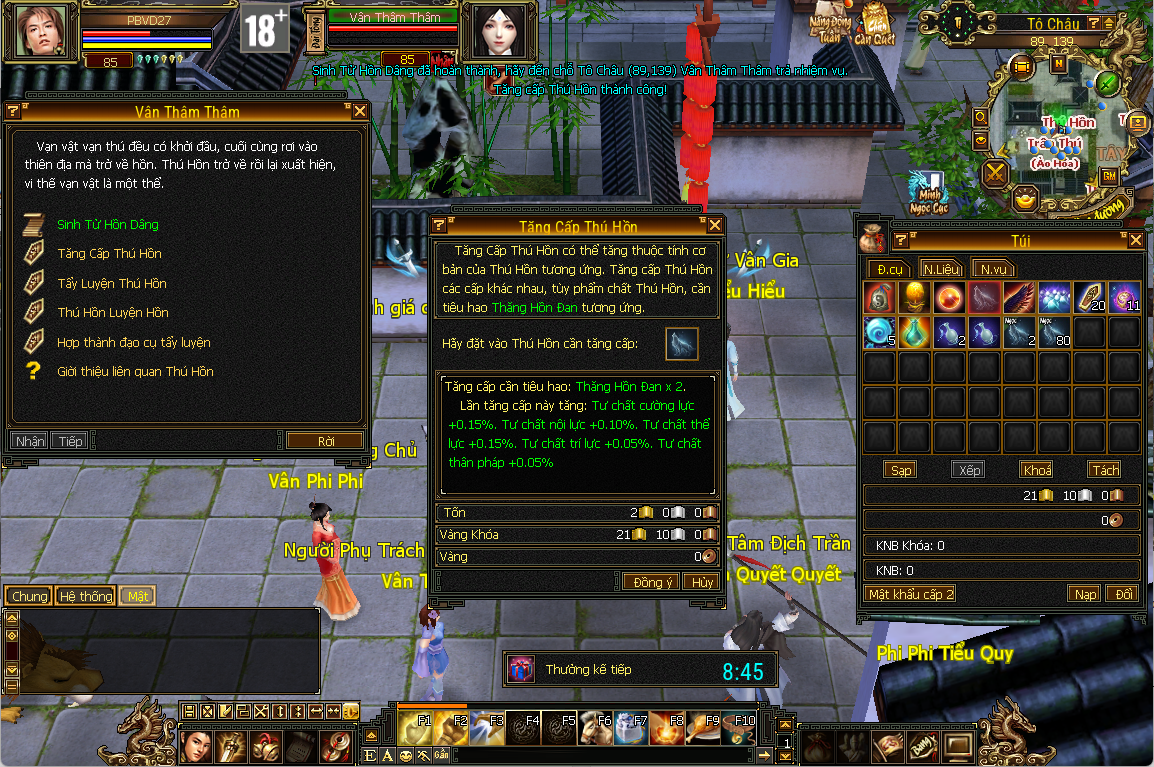Select the red feathered wing item
The image size is (1154, 767).
point(1020,297)
